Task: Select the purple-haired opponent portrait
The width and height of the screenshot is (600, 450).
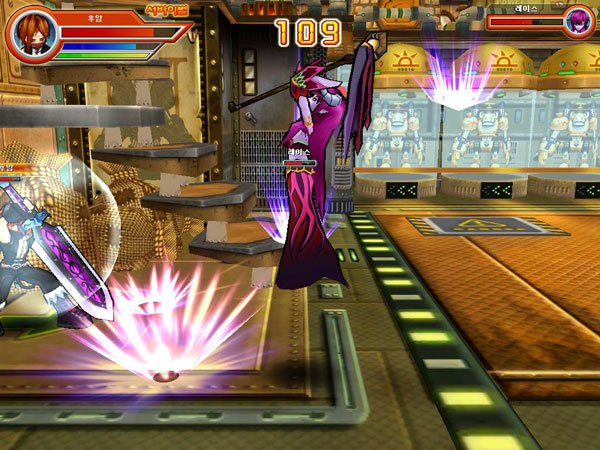Action: (577, 21)
